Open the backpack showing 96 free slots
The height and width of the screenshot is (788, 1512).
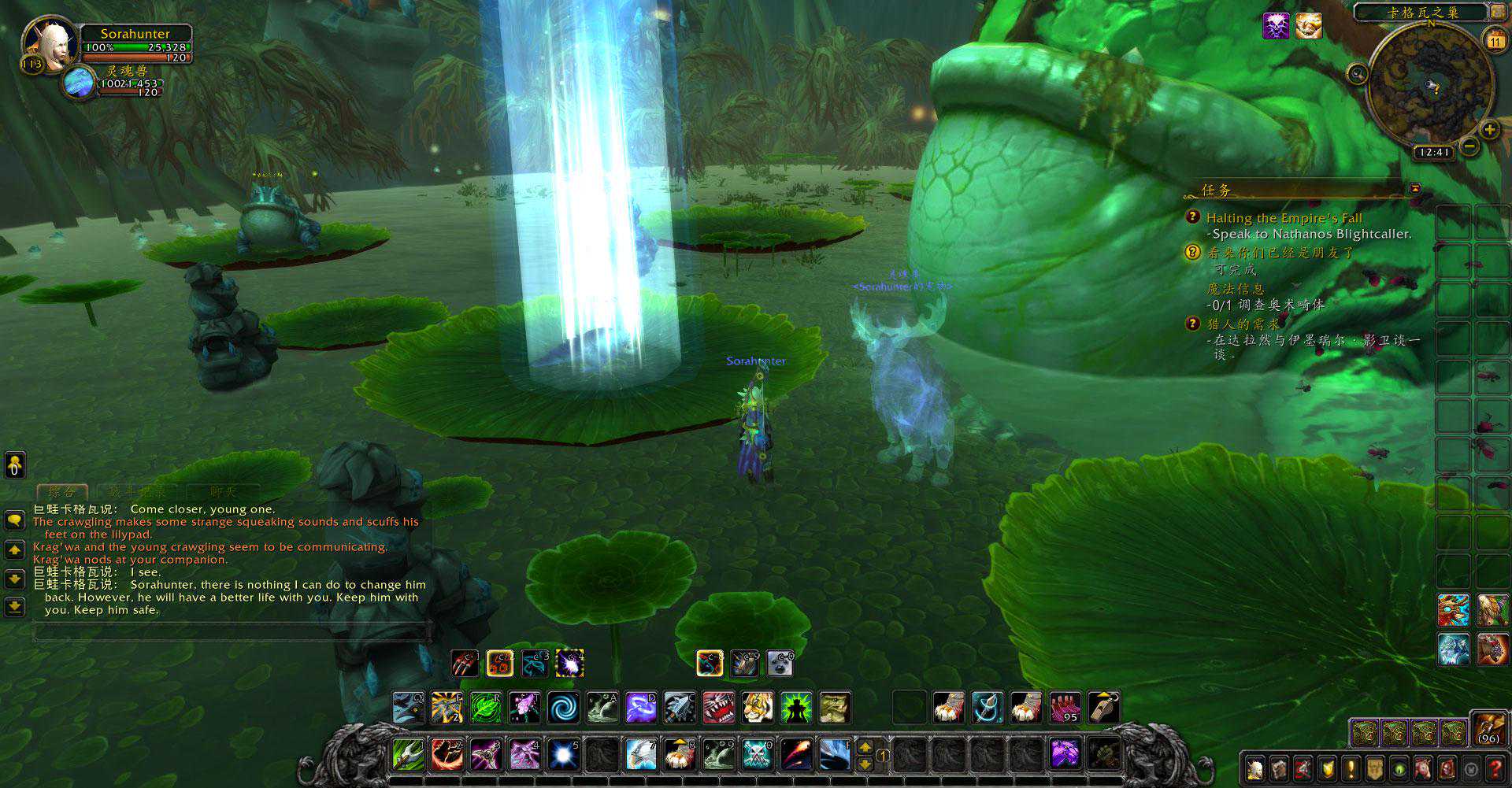pos(1488,728)
